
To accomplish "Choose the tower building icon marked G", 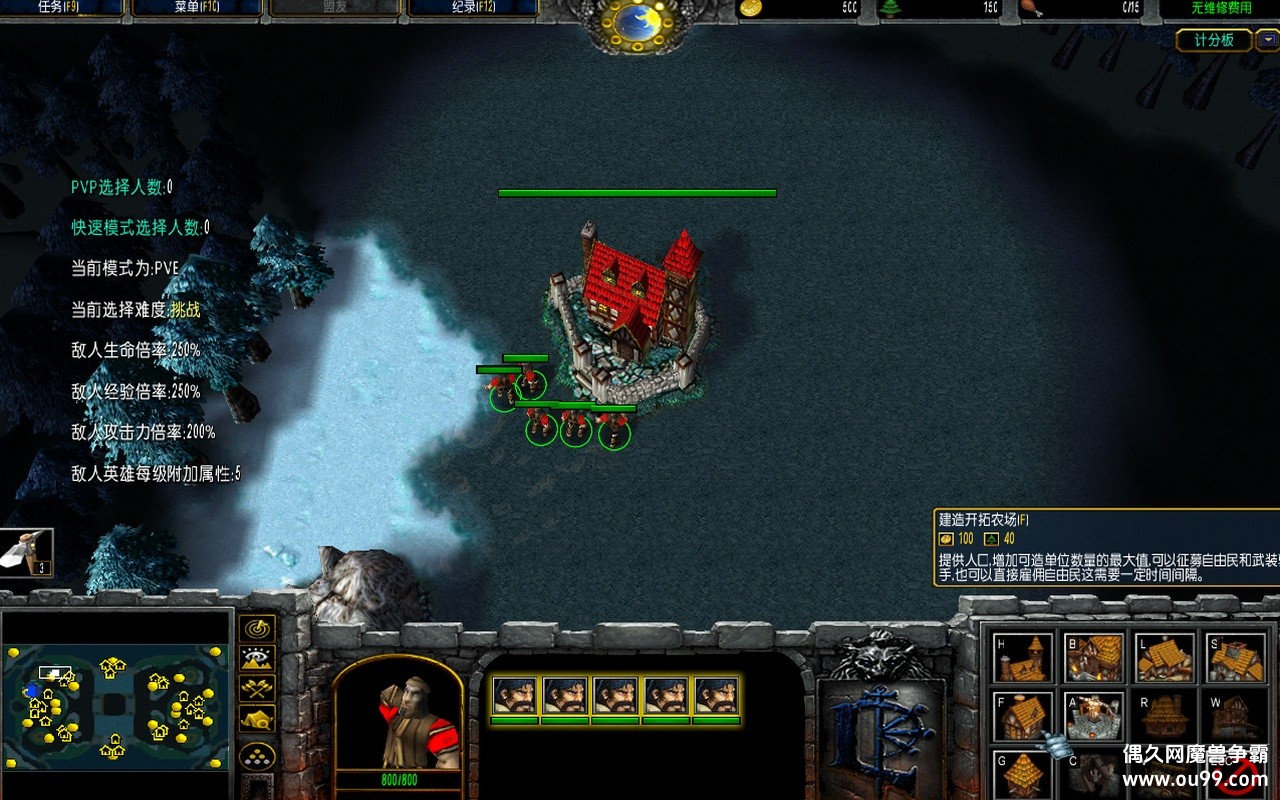I will click(1023, 775).
